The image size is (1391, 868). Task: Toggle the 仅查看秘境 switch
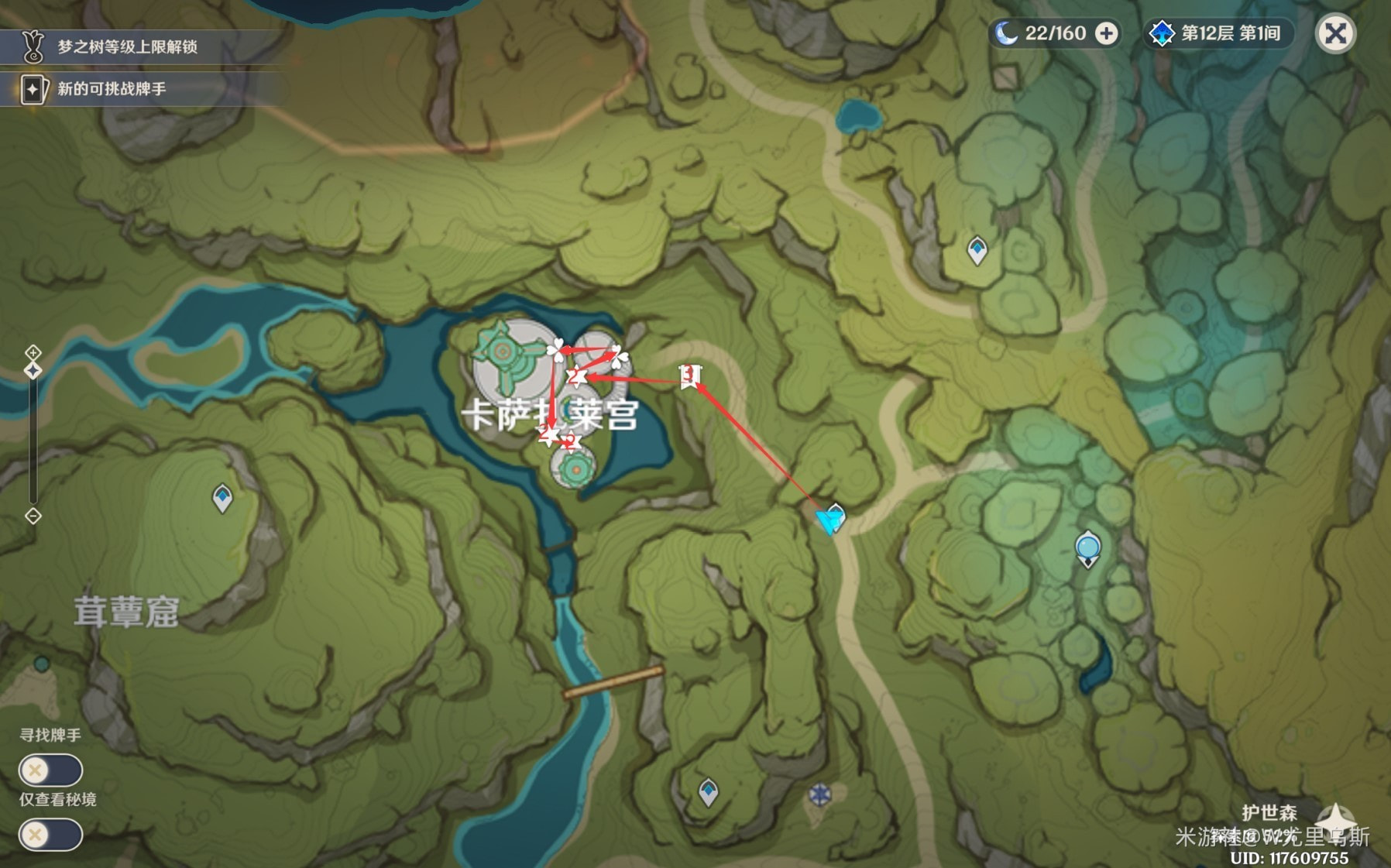tap(50, 835)
